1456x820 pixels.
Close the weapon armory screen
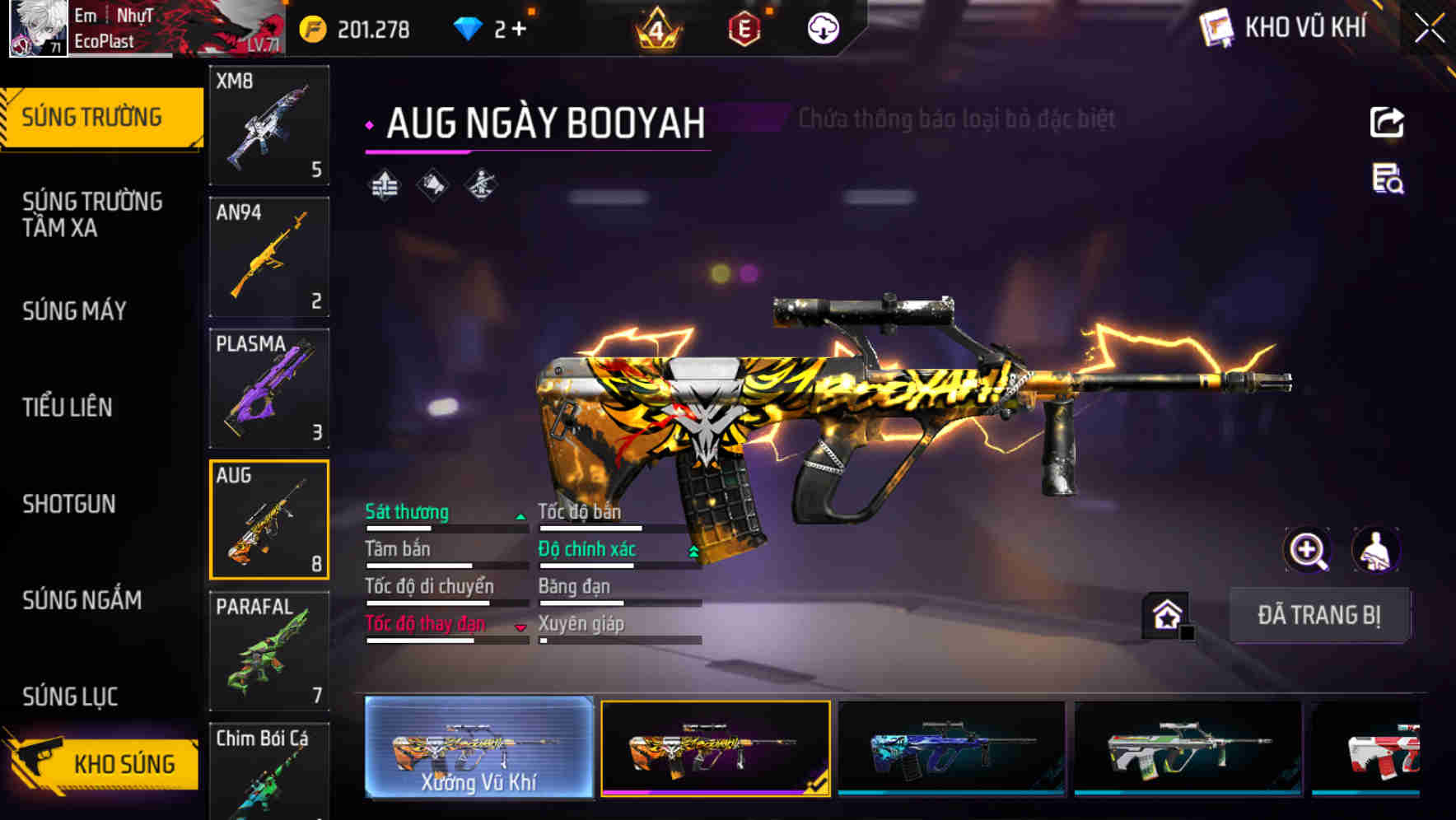pyautogui.click(x=1429, y=29)
